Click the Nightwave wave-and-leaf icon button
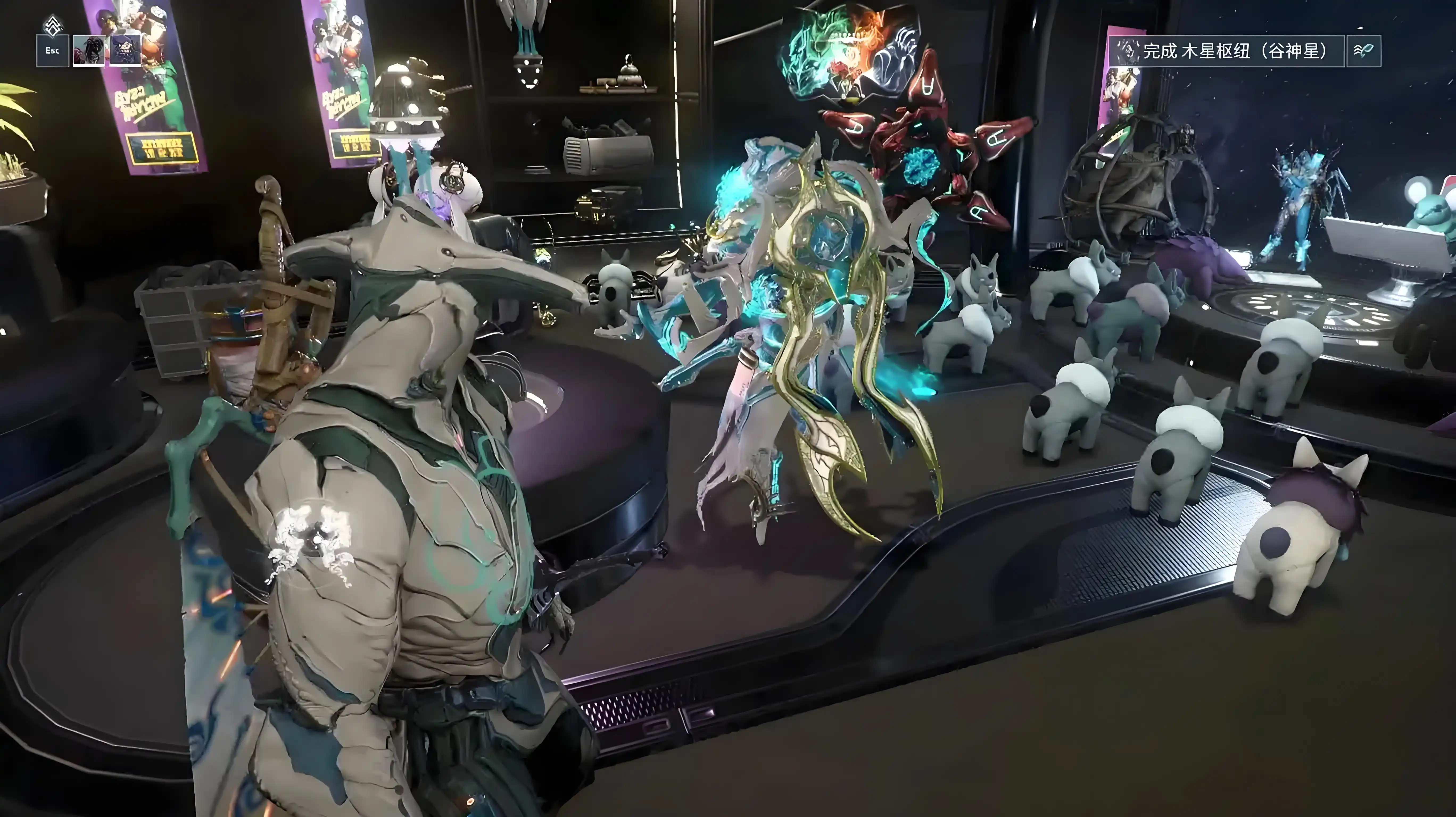The height and width of the screenshot is (817, 1456). (x=1363, y=51)
